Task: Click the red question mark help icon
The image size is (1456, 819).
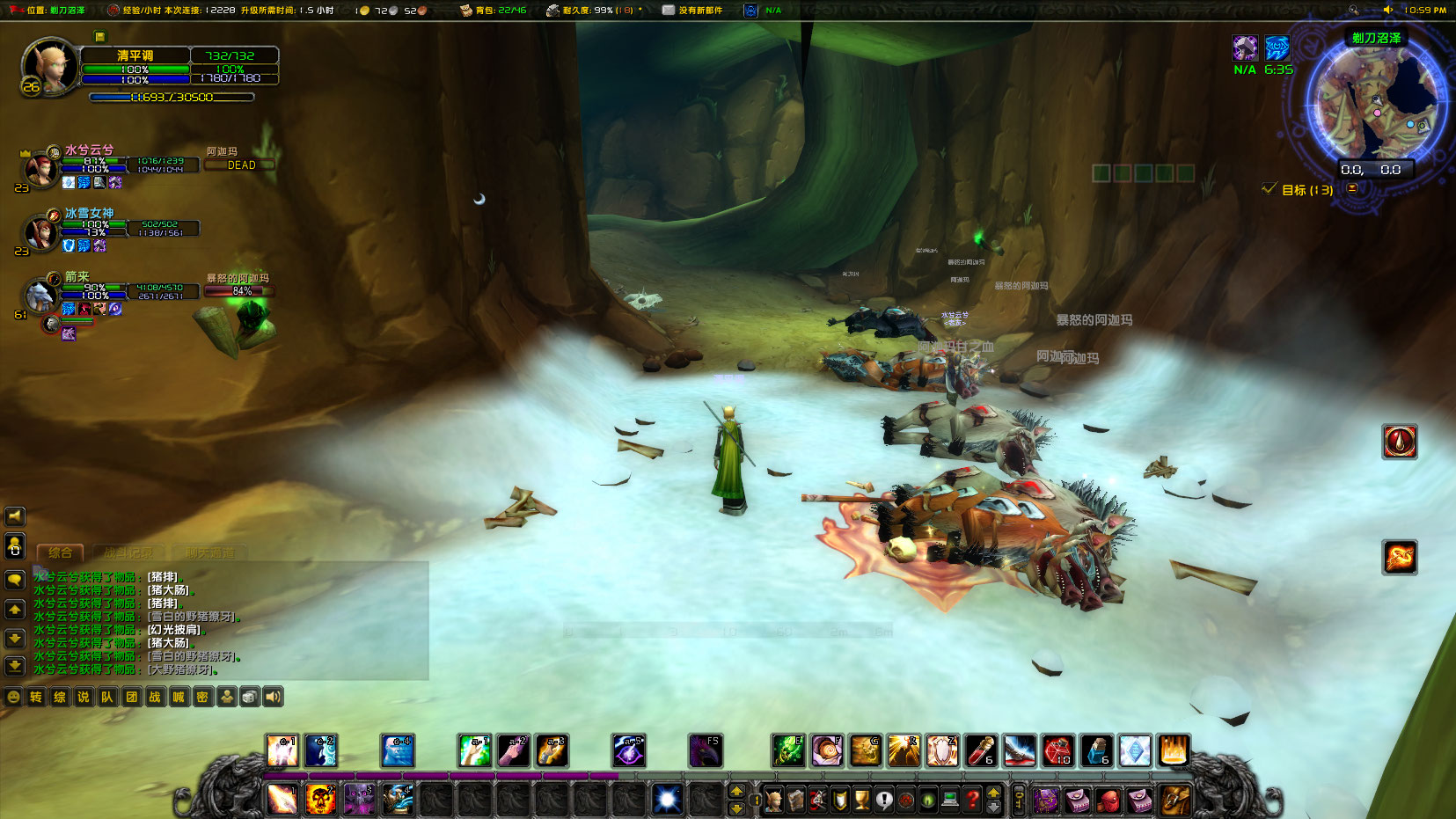Action: click(x=971, y=801)
